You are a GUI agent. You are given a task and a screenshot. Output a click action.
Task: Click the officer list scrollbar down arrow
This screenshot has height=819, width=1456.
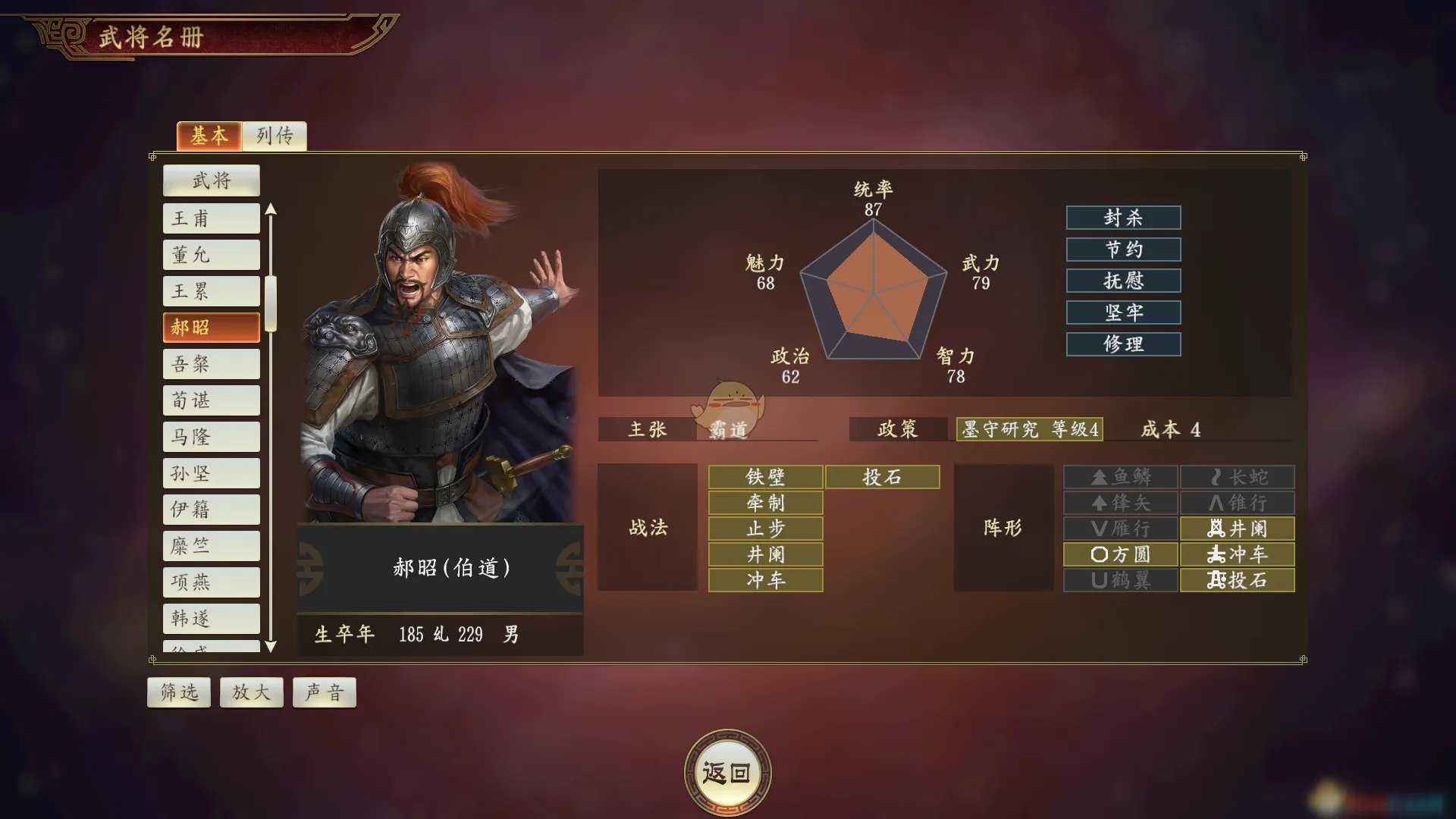pyautogui.click(x=271, y=647)
